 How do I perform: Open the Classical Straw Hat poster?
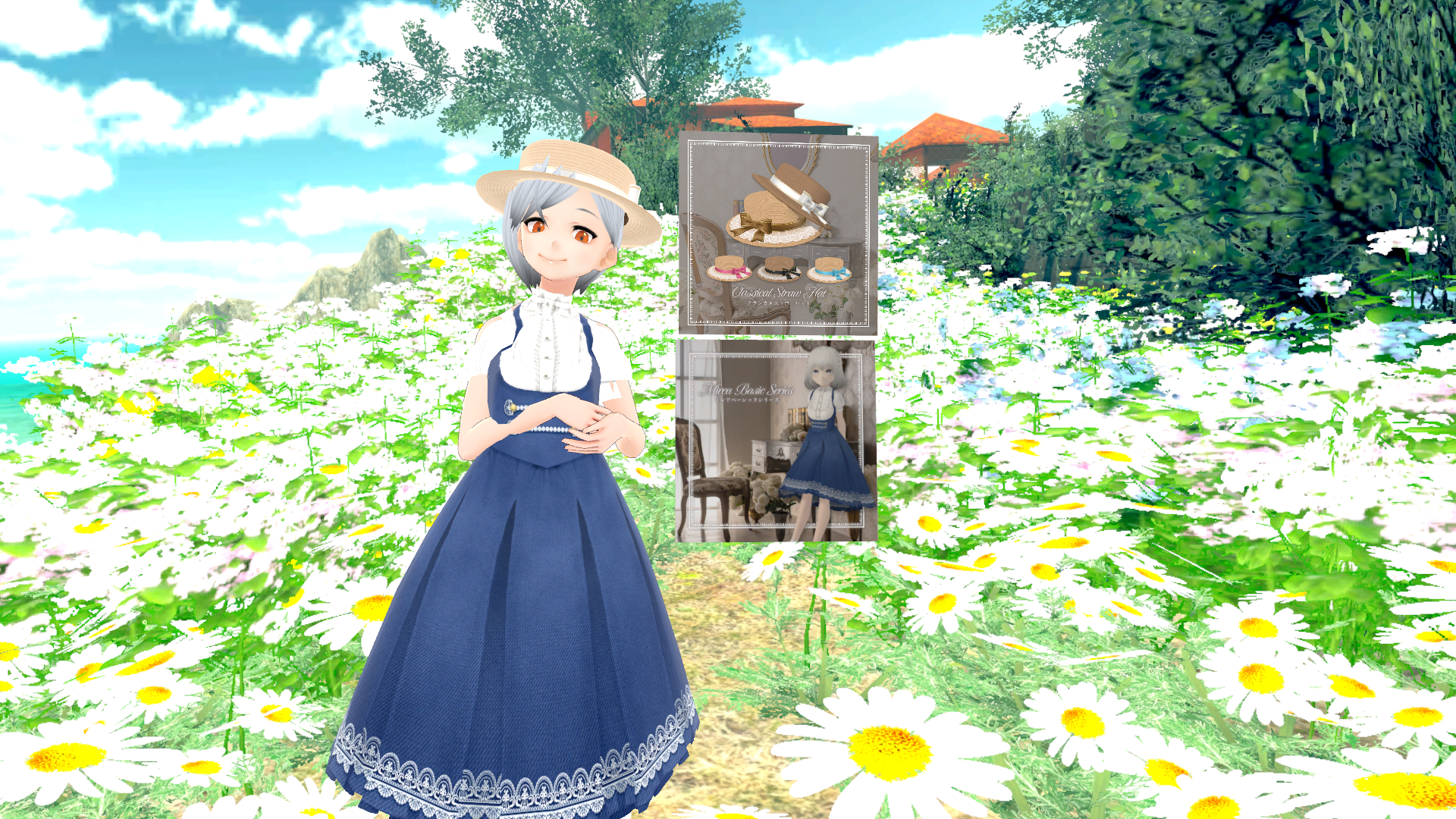[x=778, y=234]
